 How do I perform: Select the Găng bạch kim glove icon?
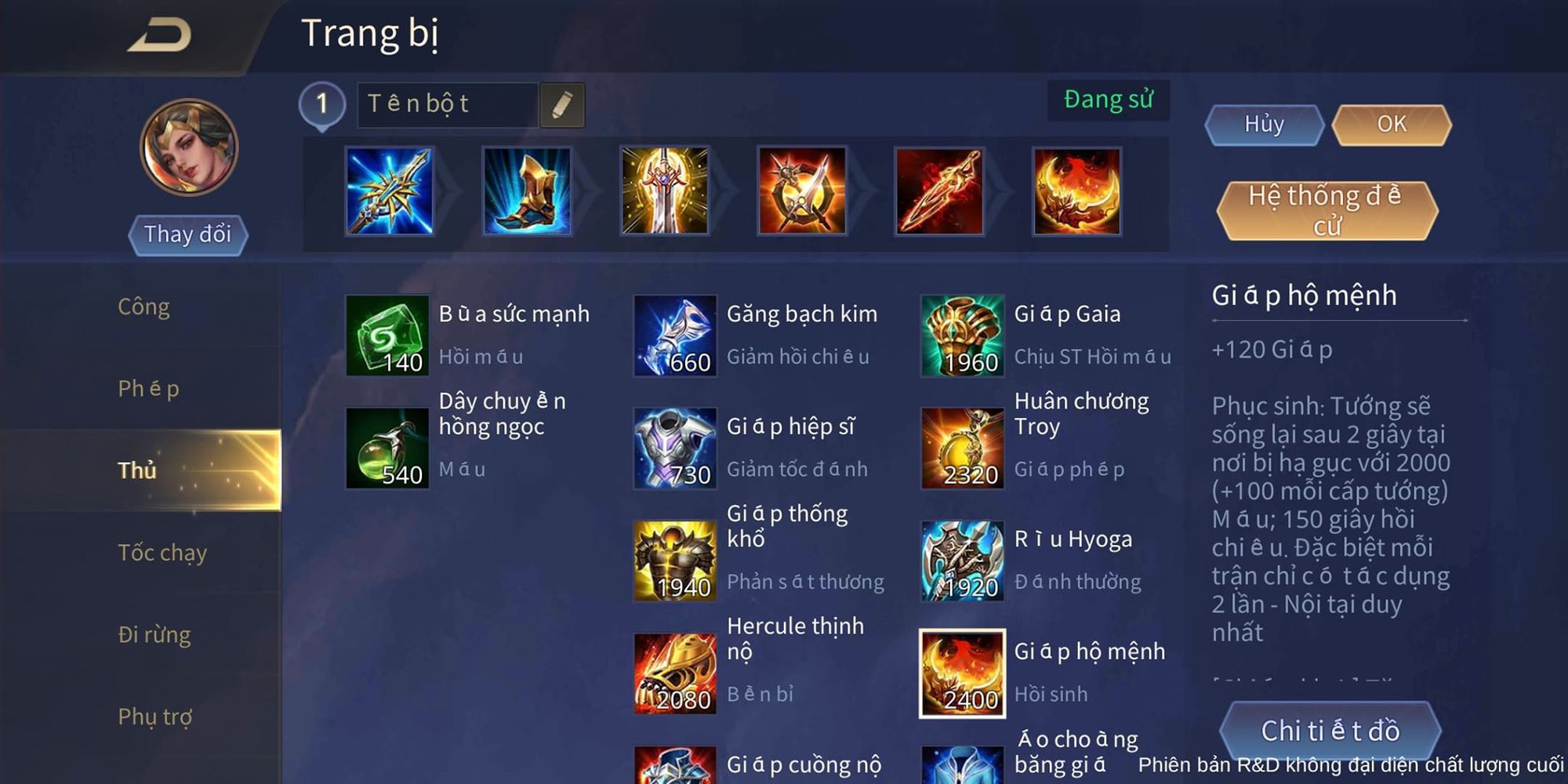point(676,336)
